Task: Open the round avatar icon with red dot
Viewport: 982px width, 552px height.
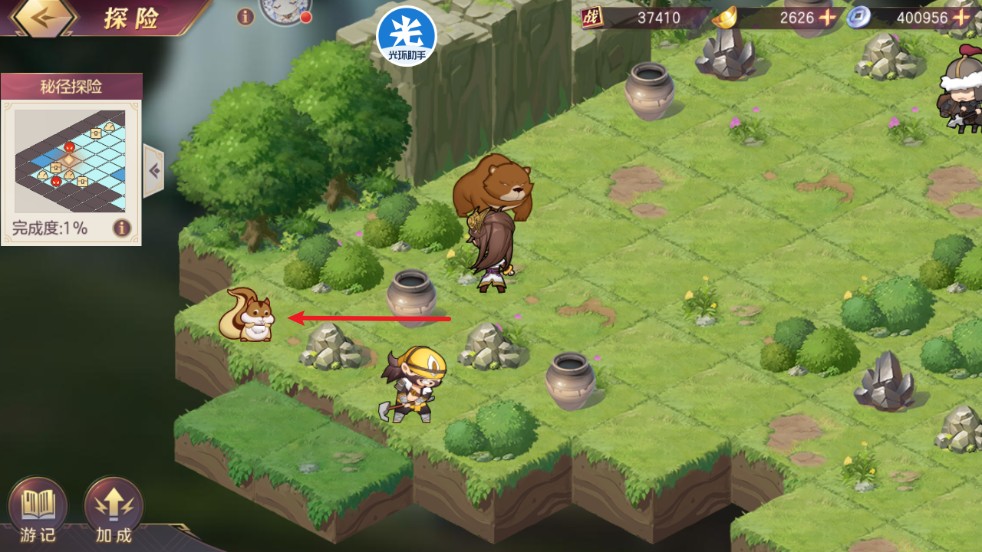Action: click(x=284, y=10)
